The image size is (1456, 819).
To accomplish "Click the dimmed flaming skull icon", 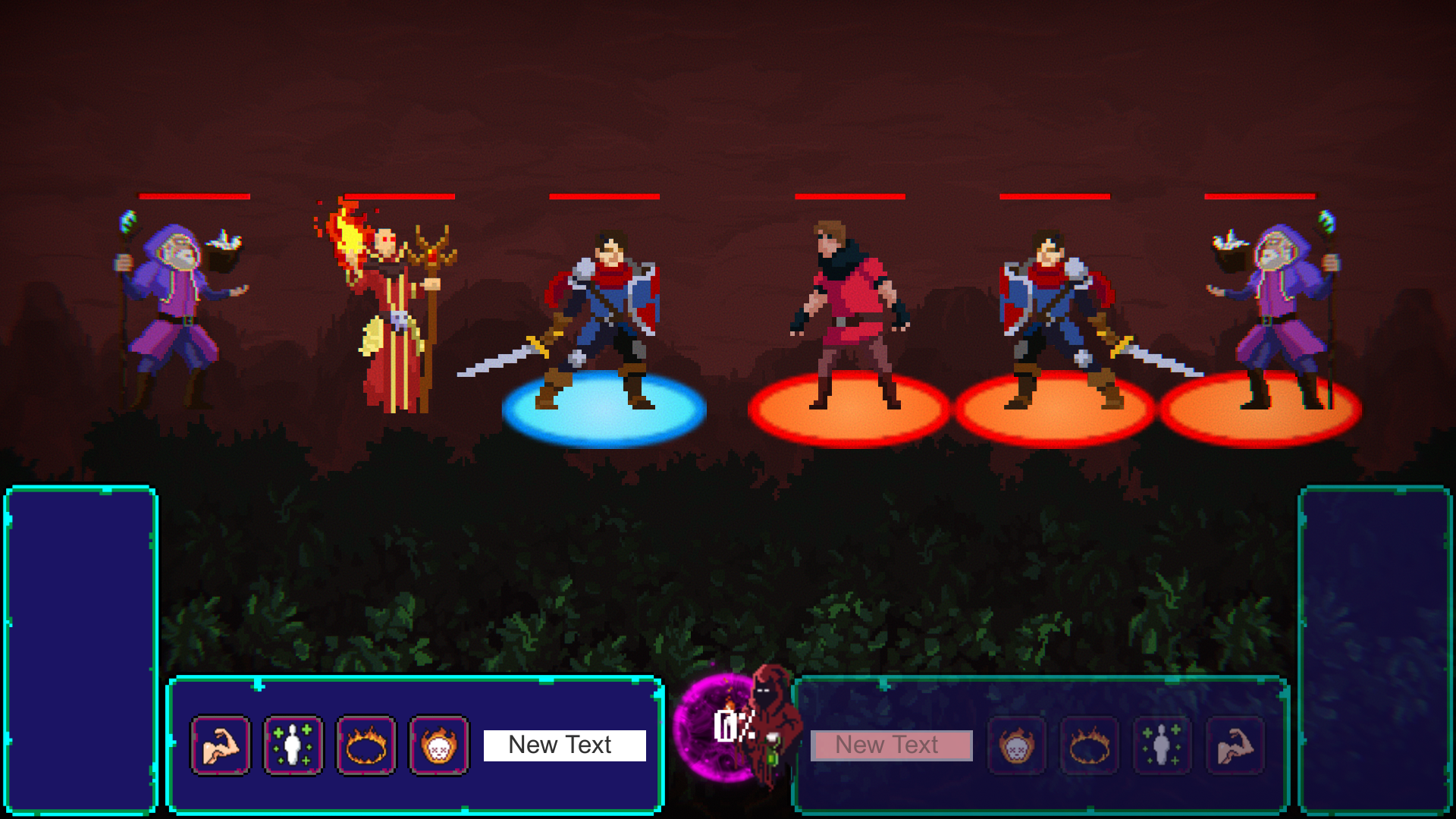I will [x=1016, y=745].
